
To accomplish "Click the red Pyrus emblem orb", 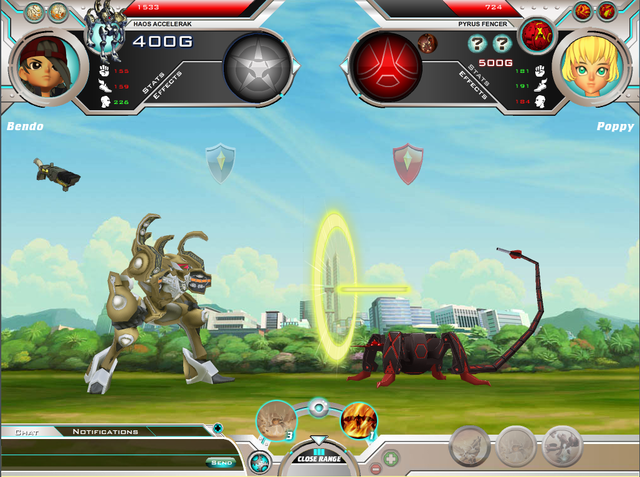I will [384, 66].
